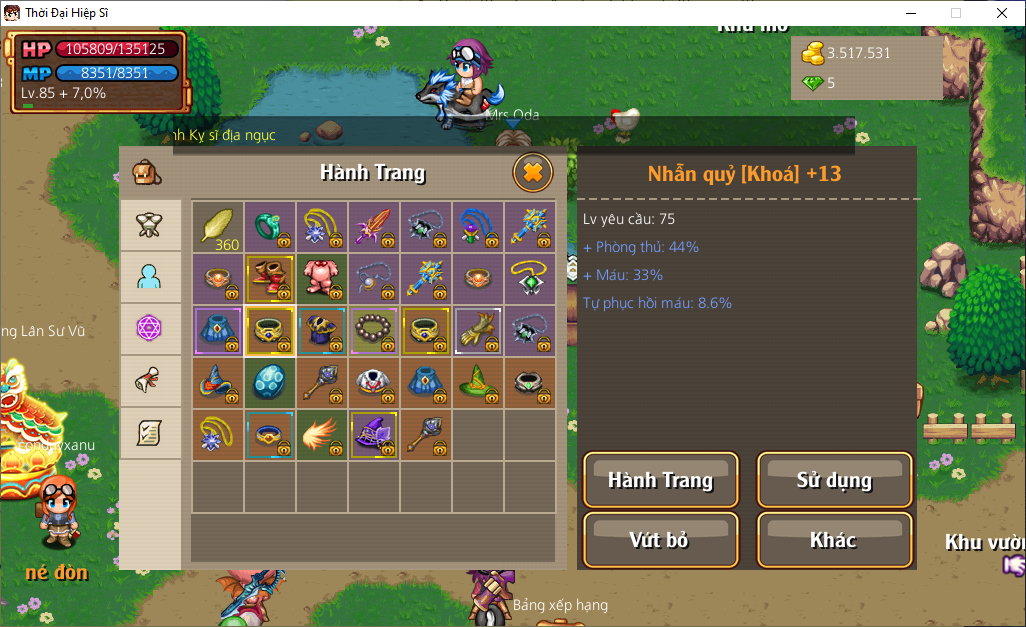Choose the green jade ring slot
This screenshot has width=1026, height=627.
(x=269, y=226)
